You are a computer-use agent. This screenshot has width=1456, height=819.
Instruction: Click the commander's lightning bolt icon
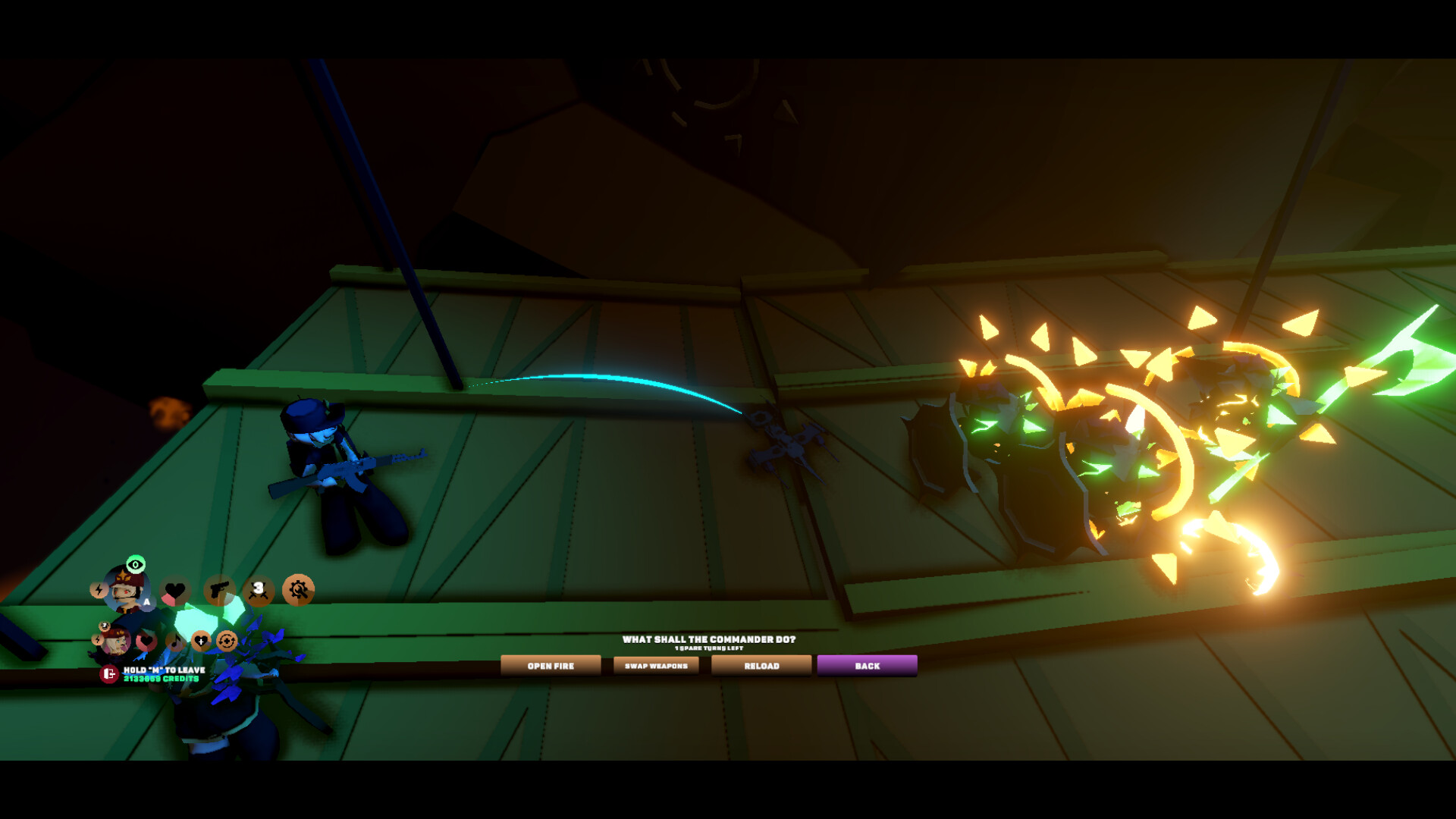[99, 590]
